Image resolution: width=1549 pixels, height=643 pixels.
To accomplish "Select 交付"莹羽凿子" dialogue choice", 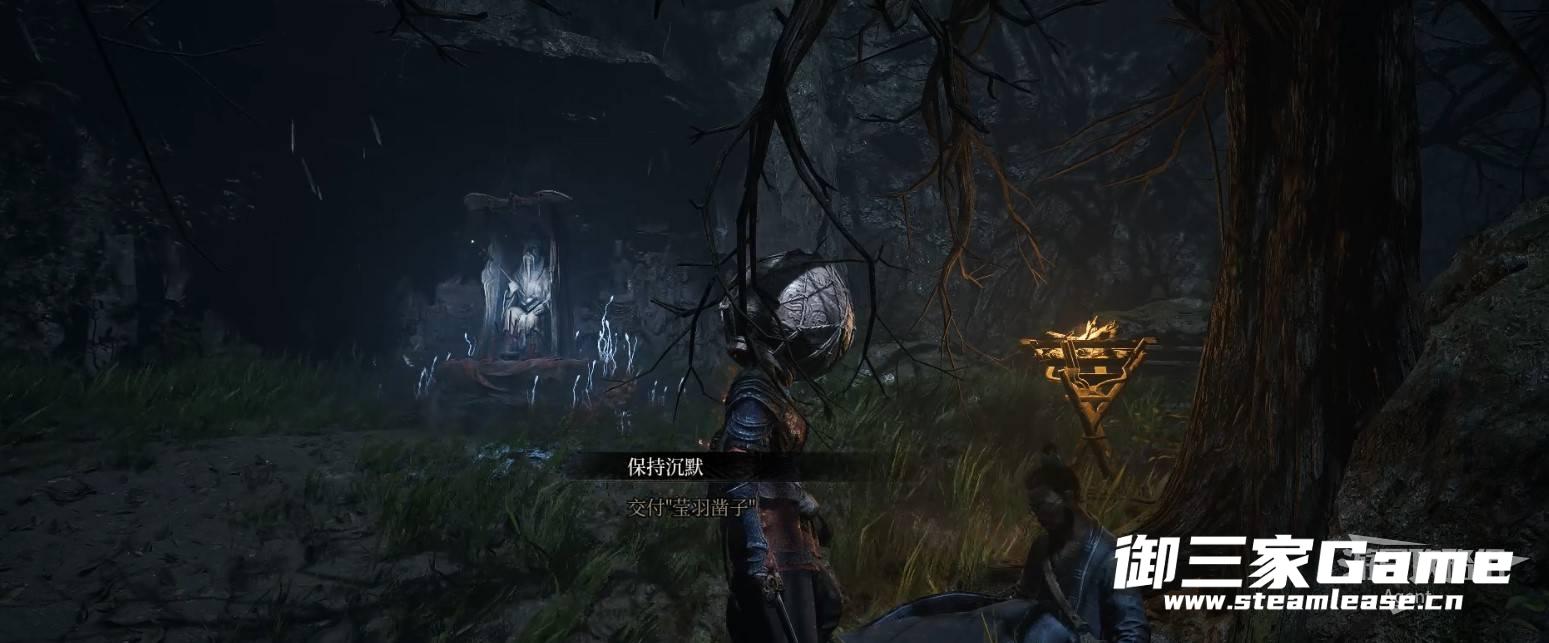I will click(688, 507).
